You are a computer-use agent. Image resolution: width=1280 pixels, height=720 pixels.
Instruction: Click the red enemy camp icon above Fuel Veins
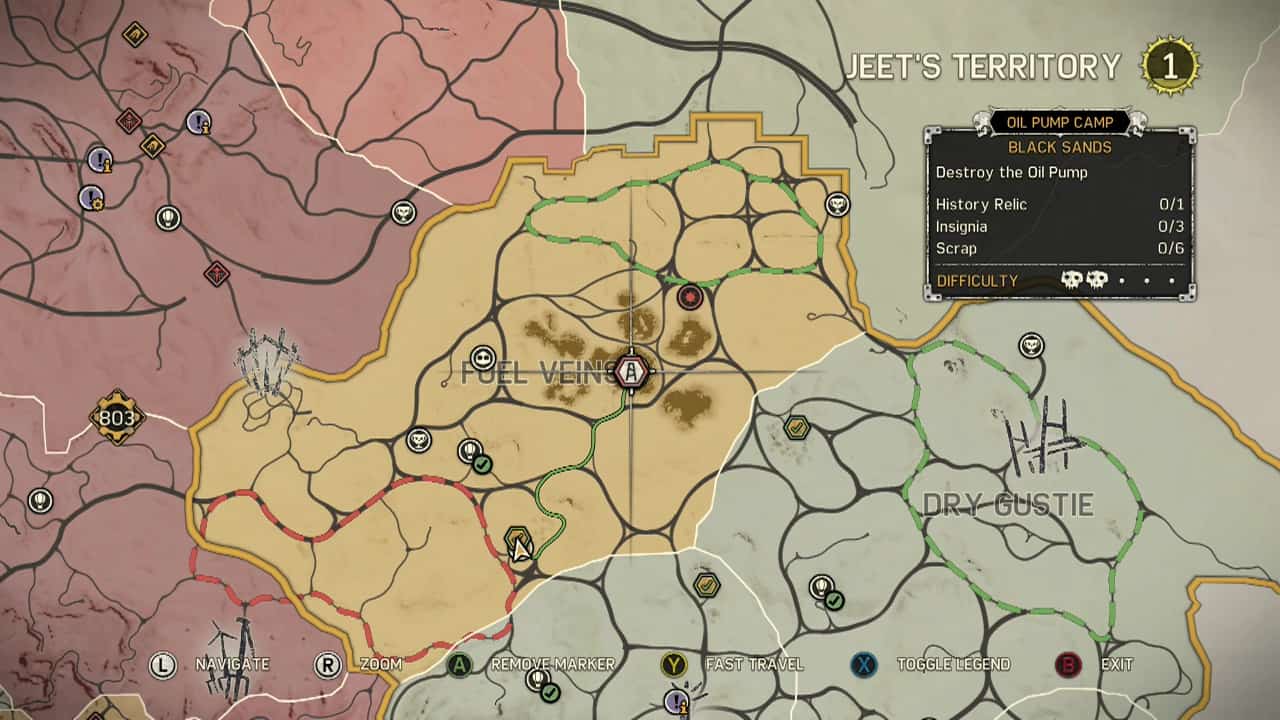tap(692, 295)
